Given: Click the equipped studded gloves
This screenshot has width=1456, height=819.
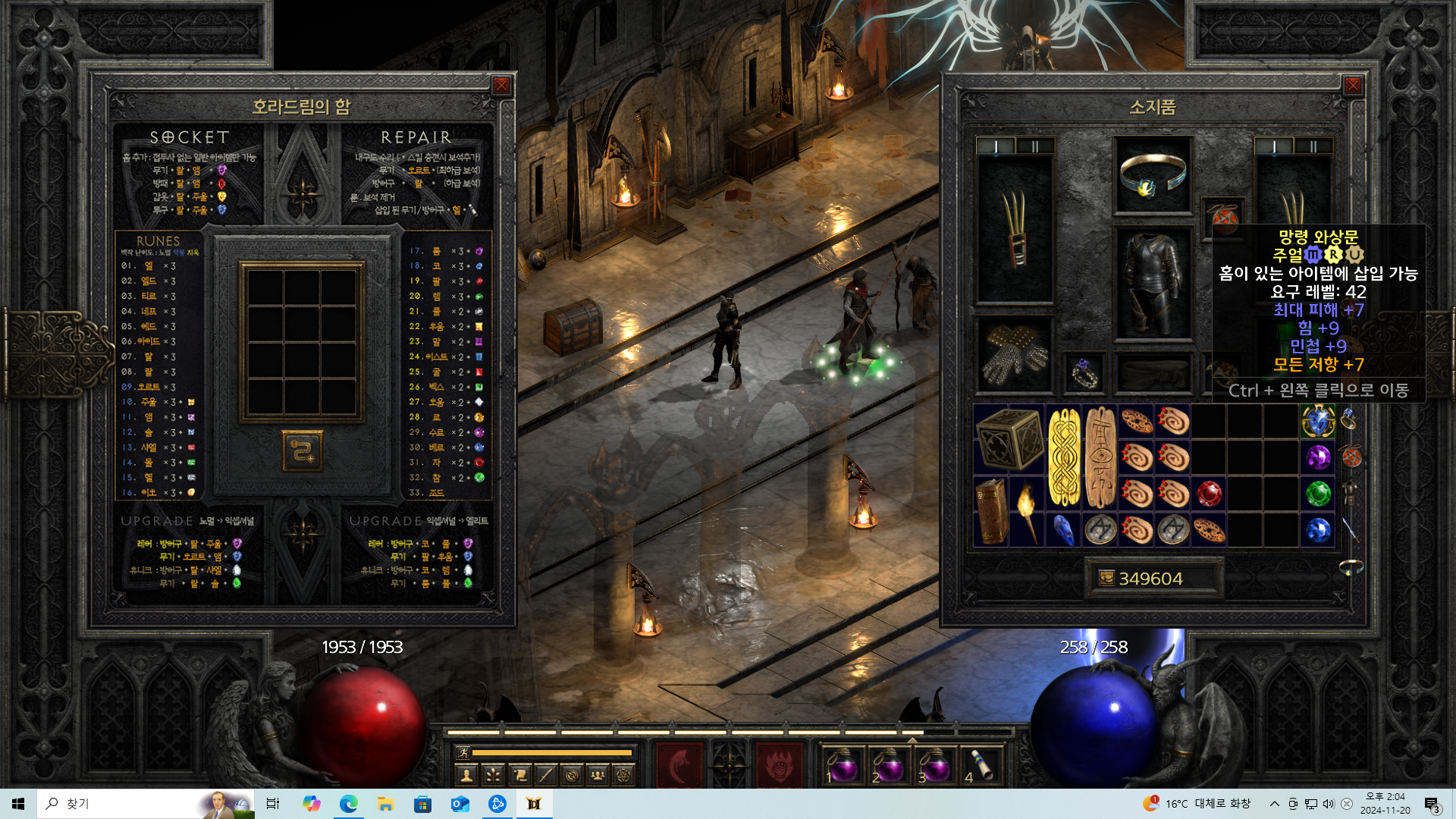Looking at the screenshot, I should [1015, 355].
